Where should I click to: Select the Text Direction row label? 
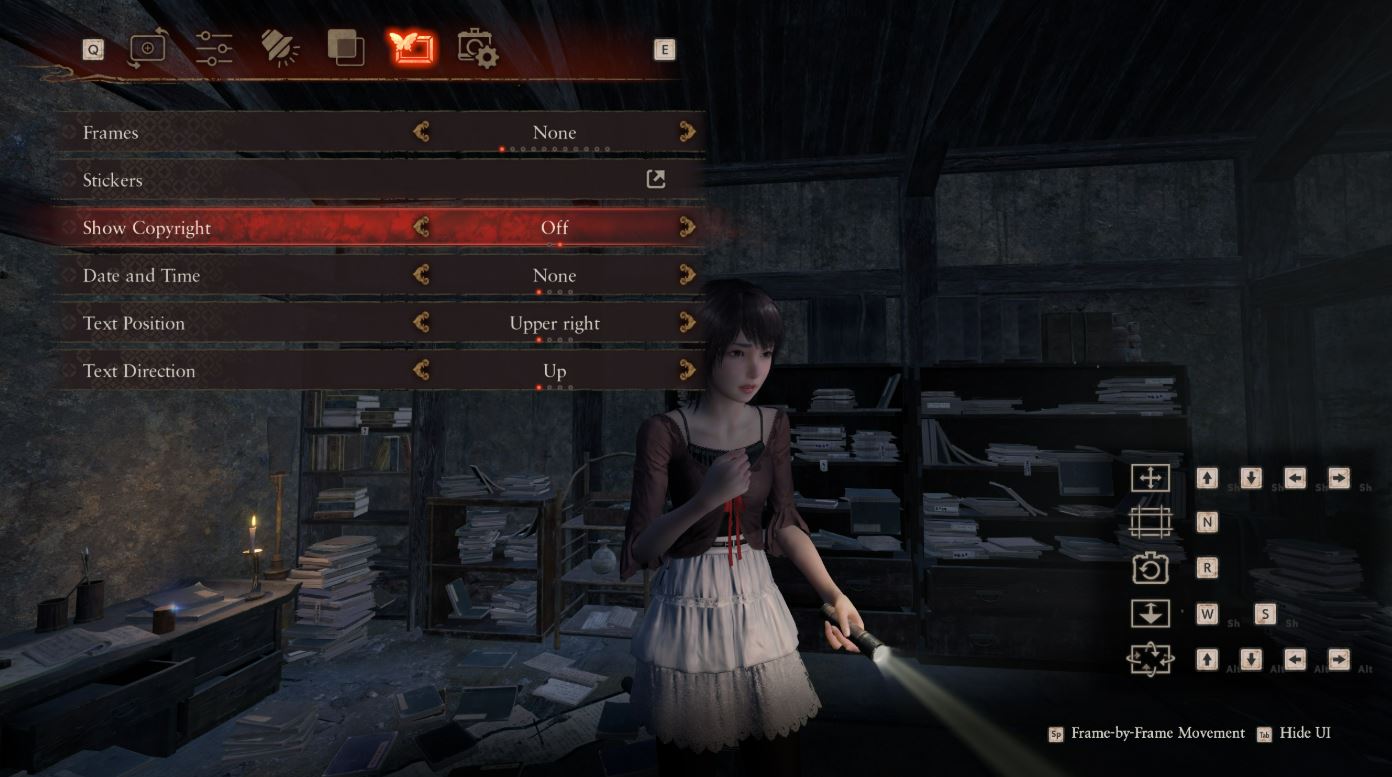click(x=139, y=371)
